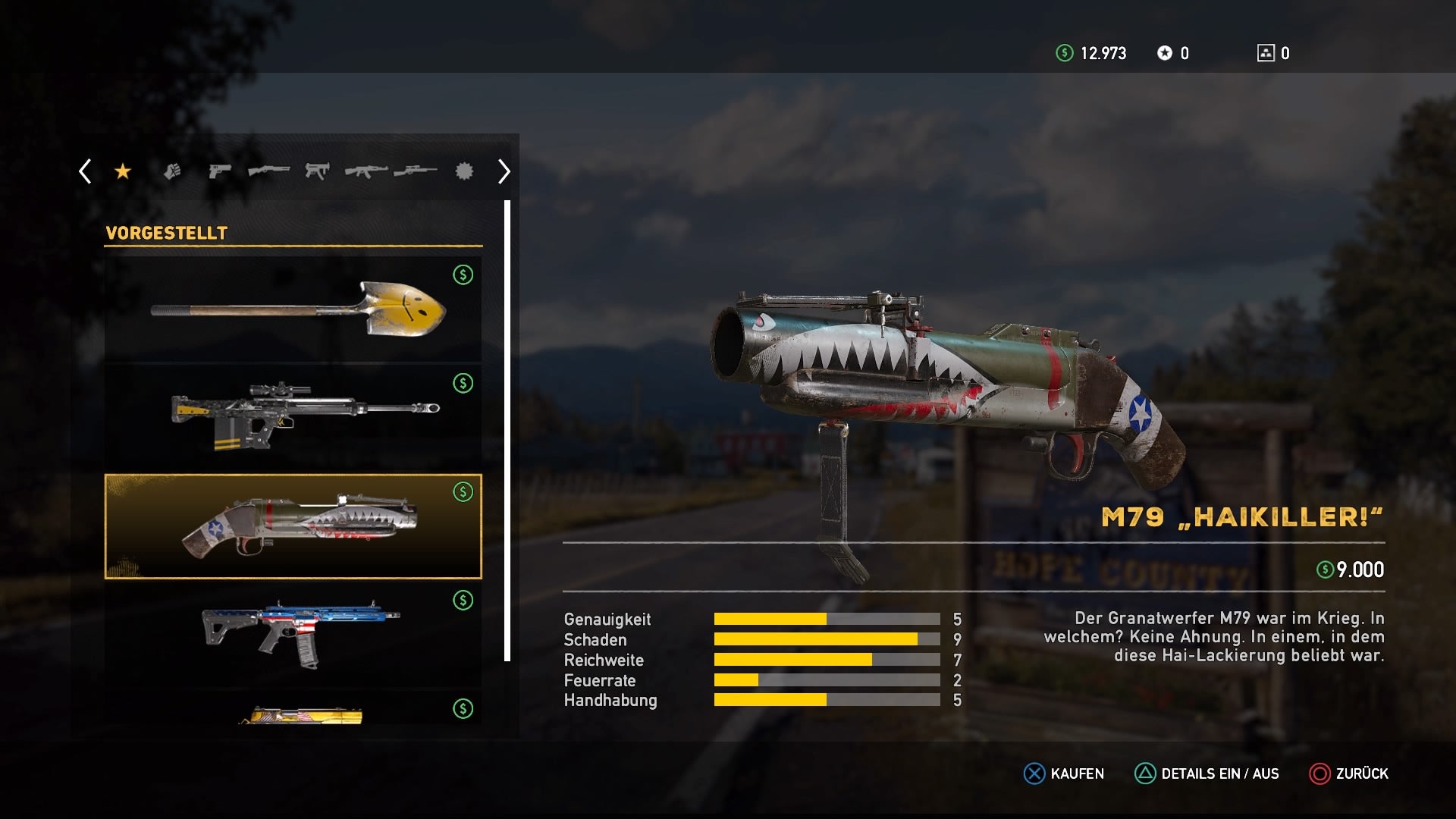Image resolution: width=1456 pixels, height=819 pixels.
Task: Expand the next weapon category with right arrow
Action: tap(503, 171)
